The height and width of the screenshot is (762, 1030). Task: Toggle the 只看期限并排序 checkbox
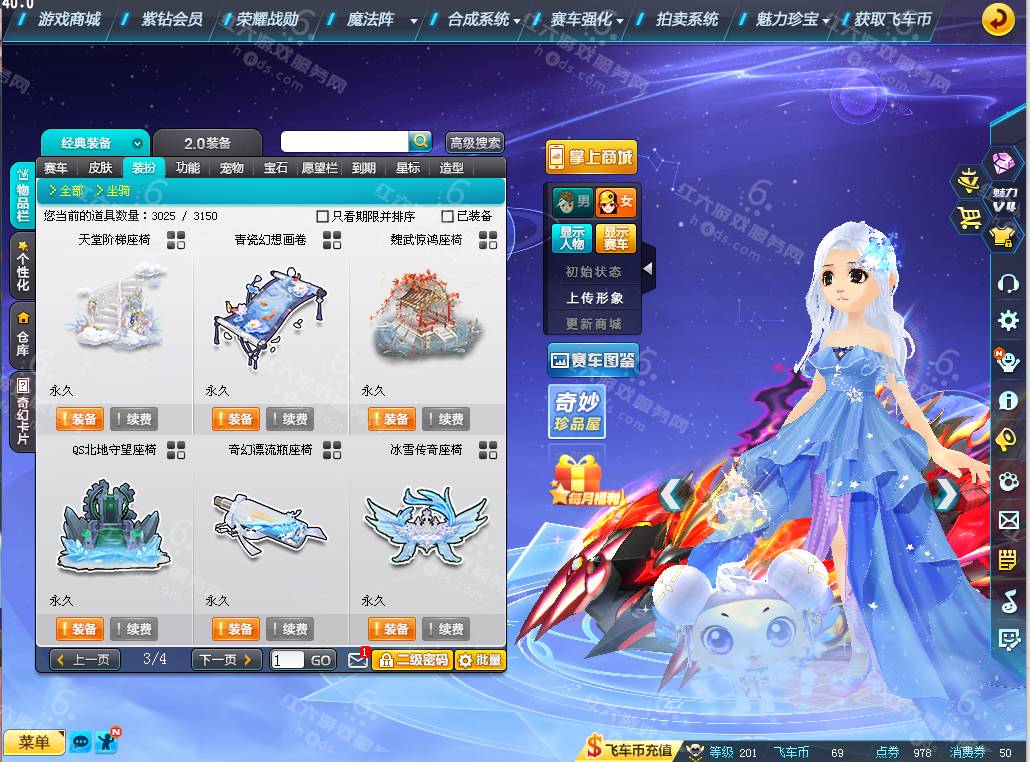pos(322,216)
